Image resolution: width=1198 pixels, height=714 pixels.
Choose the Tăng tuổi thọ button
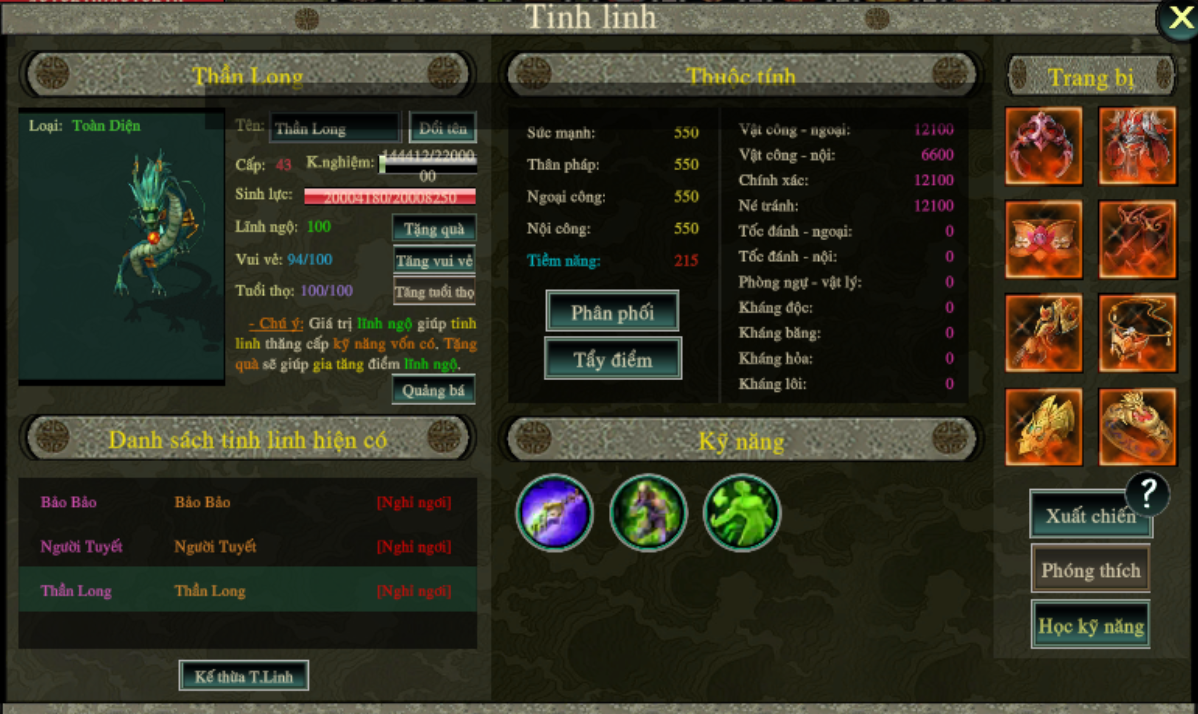(434, 293)
